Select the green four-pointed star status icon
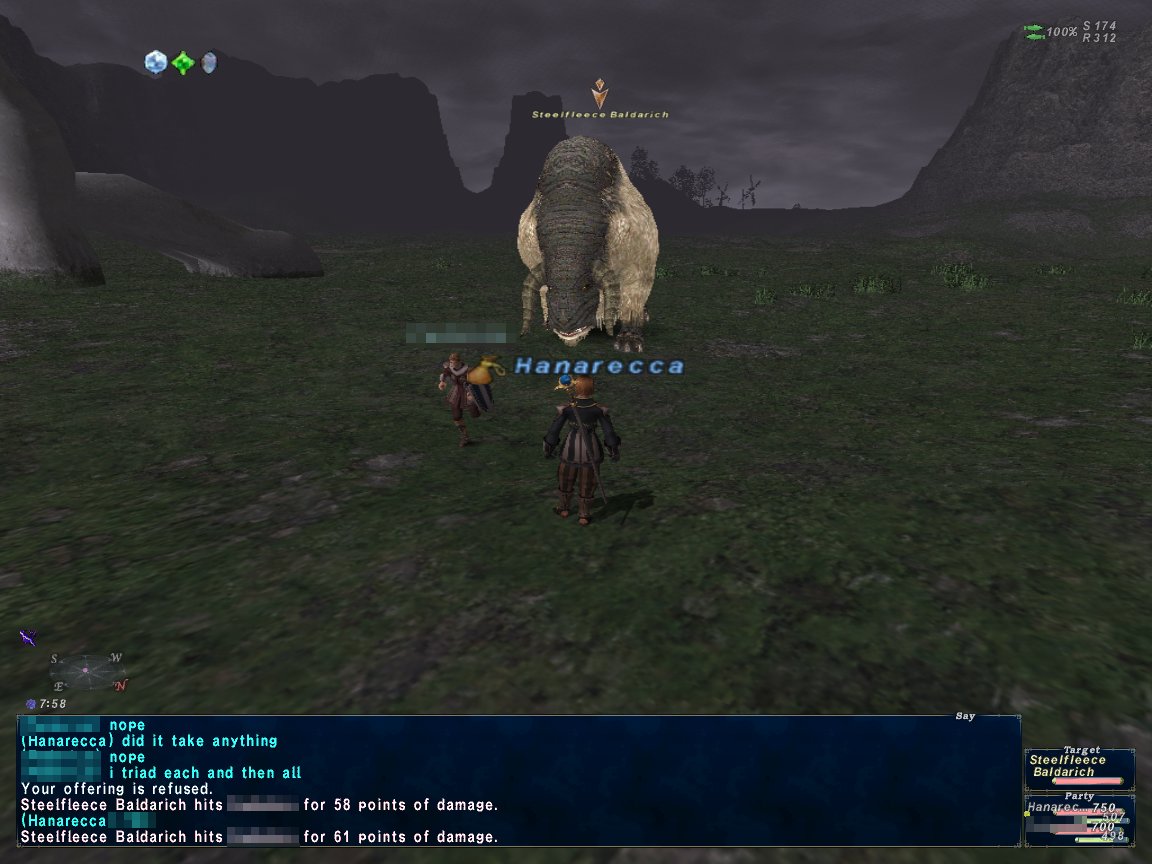 click(x=183, y=63)
